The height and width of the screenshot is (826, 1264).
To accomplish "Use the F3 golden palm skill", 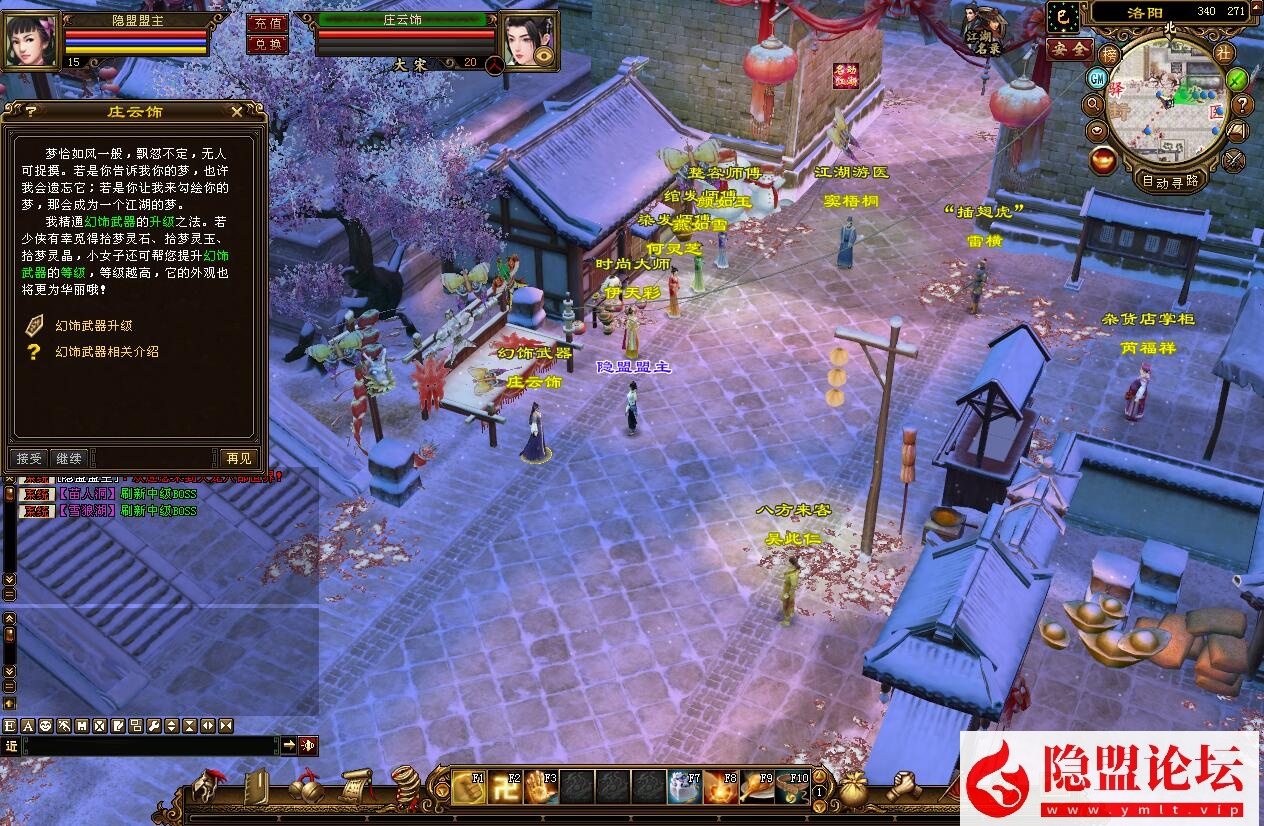I will pyautogui.click(x=541, y=787).
